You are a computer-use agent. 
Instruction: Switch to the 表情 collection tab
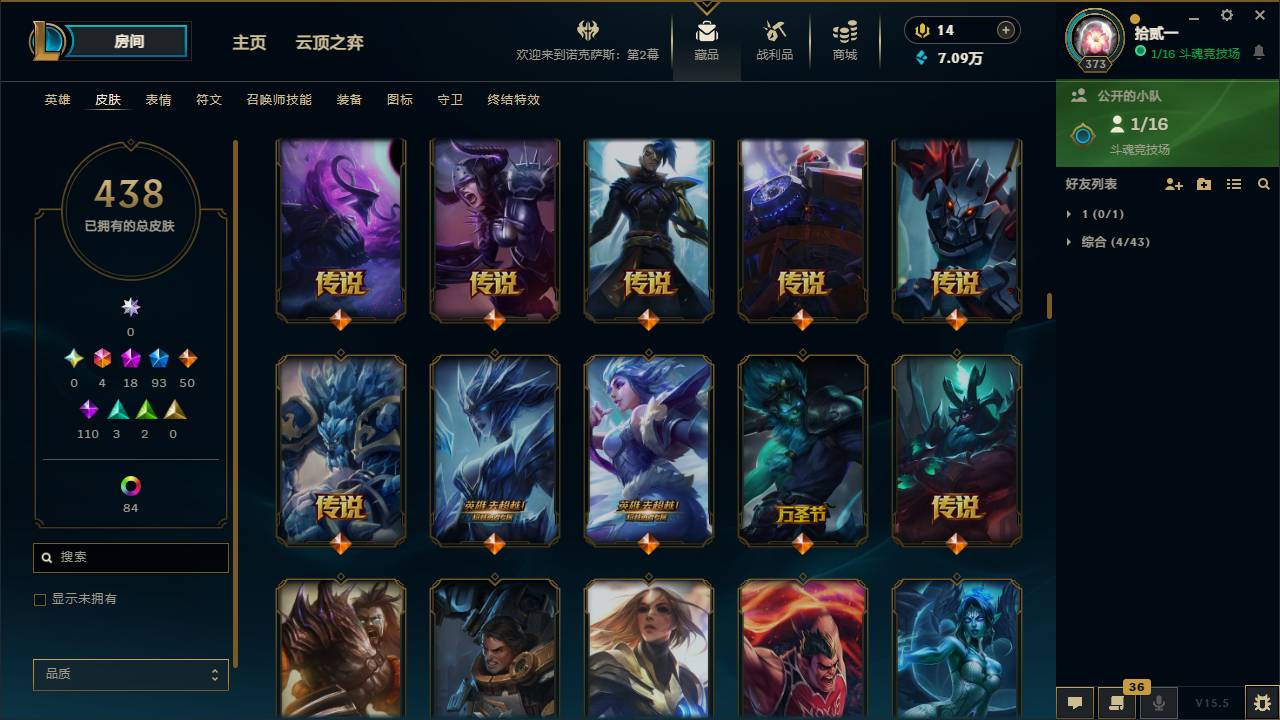coord(160,99)
